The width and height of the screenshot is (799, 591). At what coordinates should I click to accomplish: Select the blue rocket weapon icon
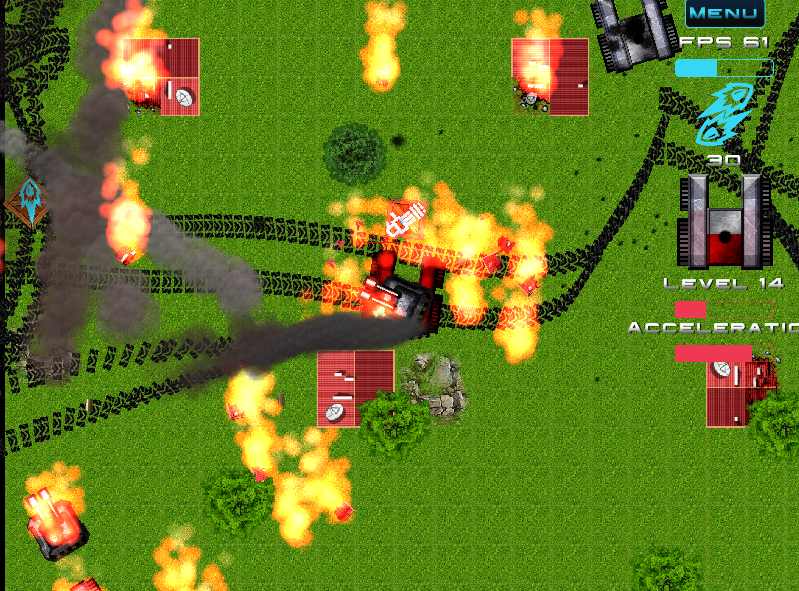[723, 114]
